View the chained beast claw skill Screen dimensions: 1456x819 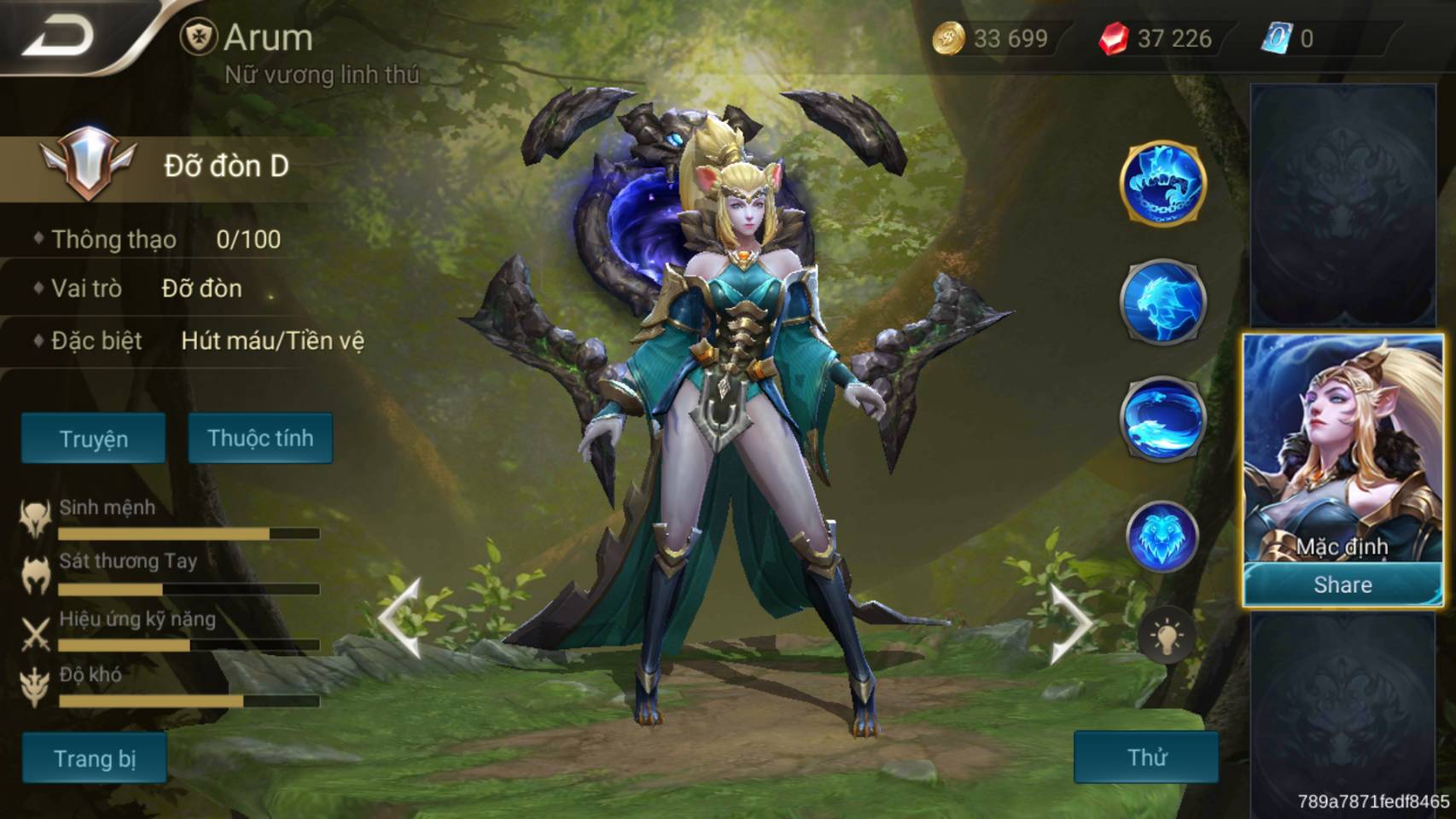point(1162,183)
